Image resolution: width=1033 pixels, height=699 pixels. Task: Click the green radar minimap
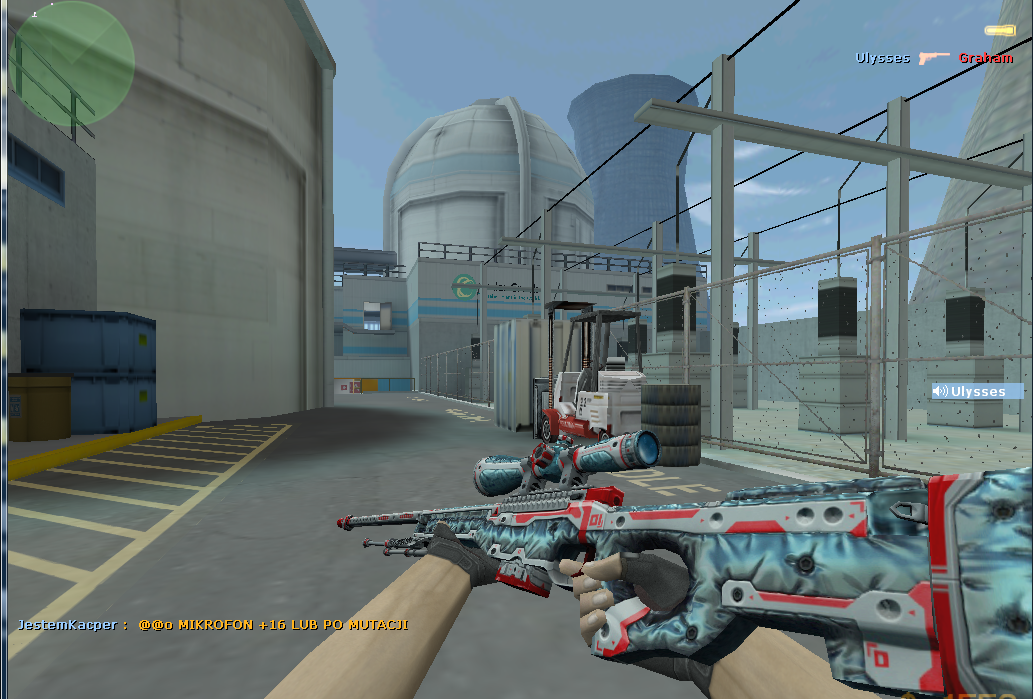(x=71, y=63)
